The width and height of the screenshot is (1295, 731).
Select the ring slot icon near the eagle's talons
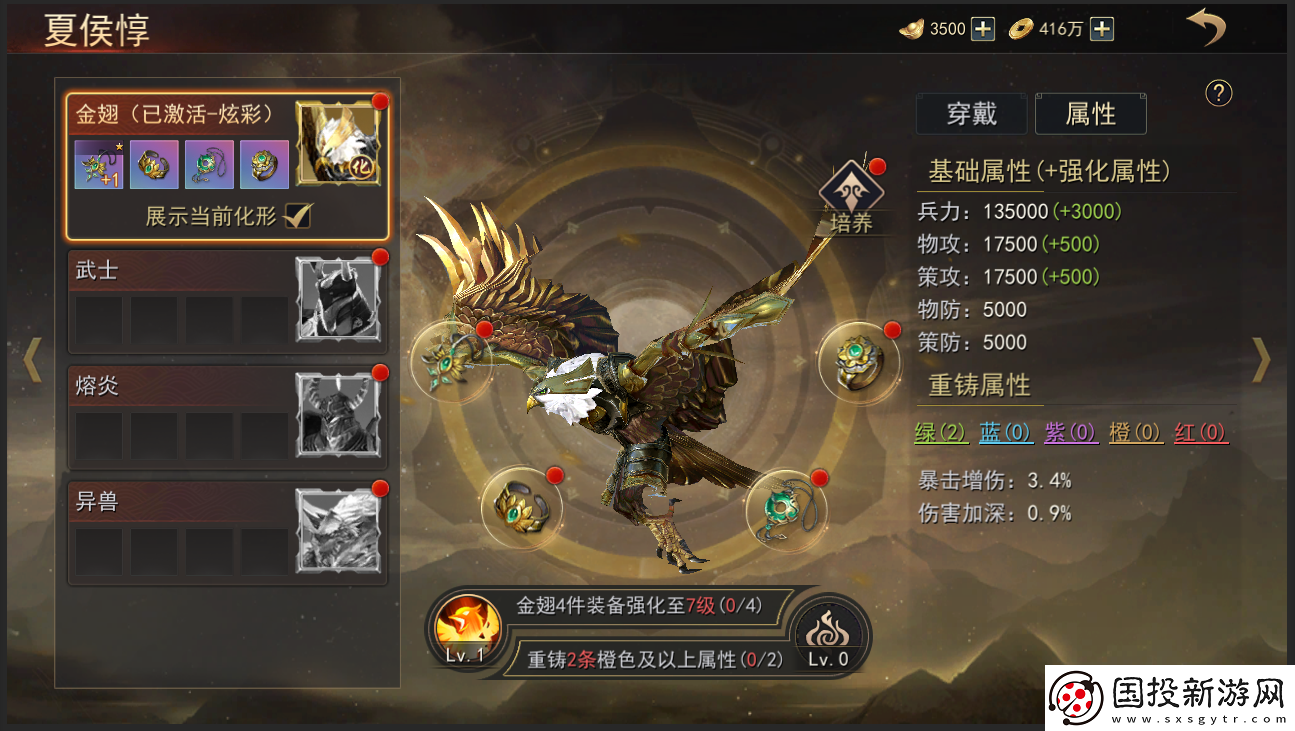522,510
